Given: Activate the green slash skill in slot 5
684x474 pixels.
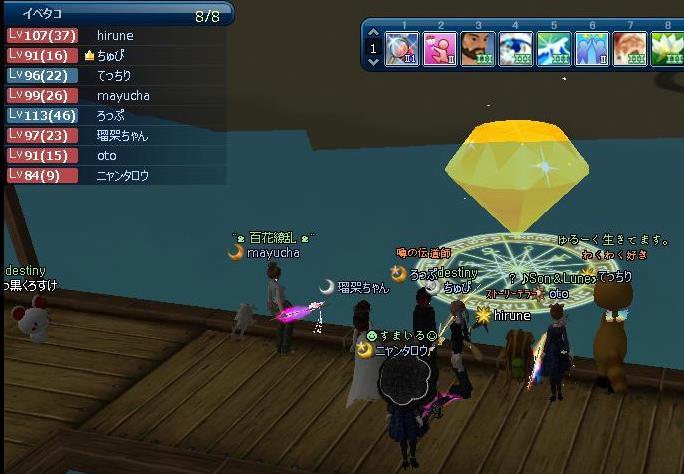Looking at the screenshot, I should [554, 48].
